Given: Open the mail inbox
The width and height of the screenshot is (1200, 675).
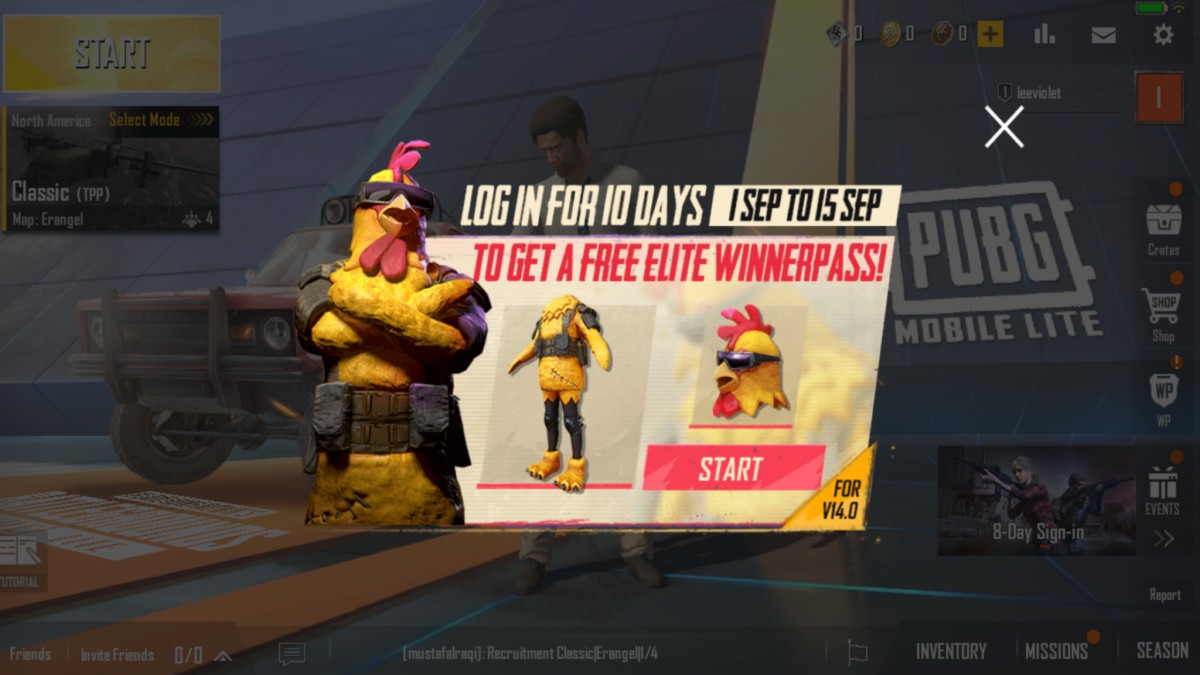Looking at the screenshot, I should click(x=1103, y=35).
